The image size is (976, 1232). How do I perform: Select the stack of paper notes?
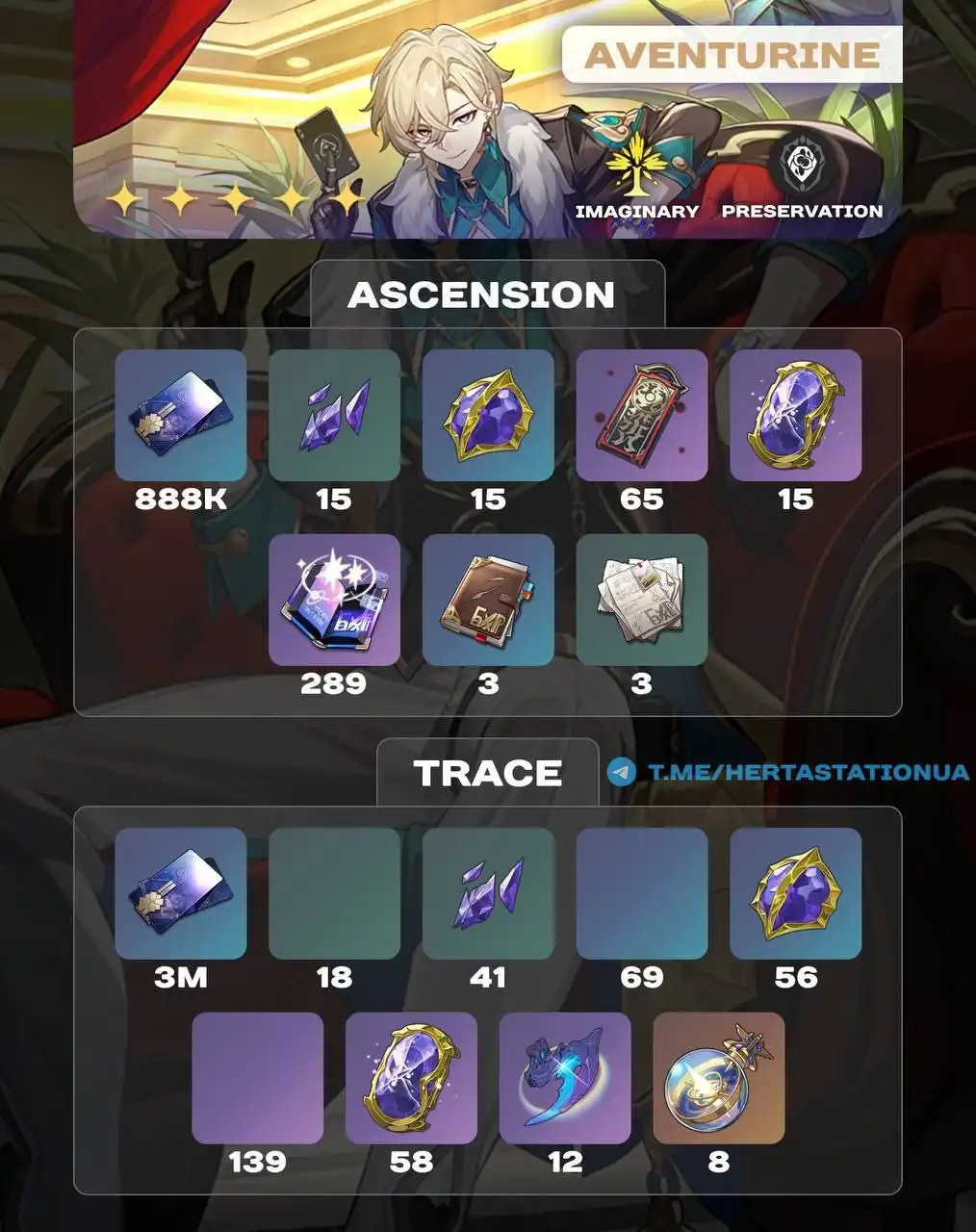[x=642, y=600]
